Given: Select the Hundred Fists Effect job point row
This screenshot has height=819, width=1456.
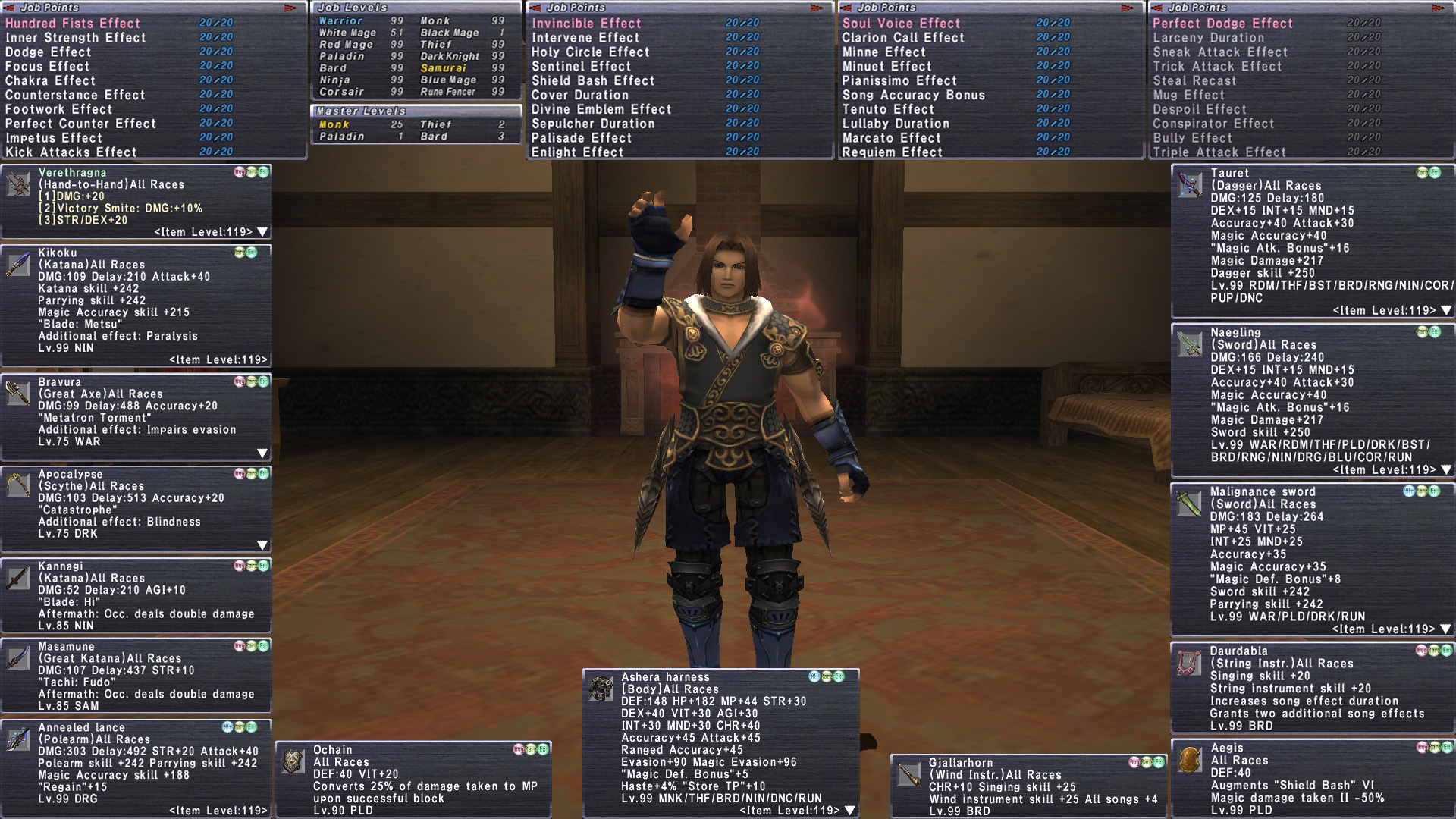Looking at the screenshot, I should pos(73,24).
